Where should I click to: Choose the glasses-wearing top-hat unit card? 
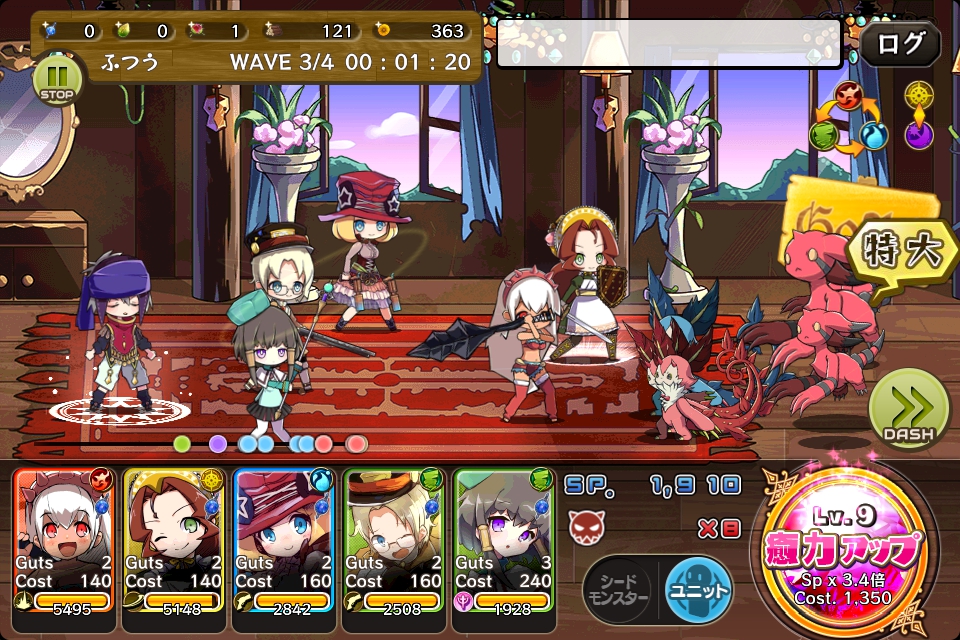394,540
